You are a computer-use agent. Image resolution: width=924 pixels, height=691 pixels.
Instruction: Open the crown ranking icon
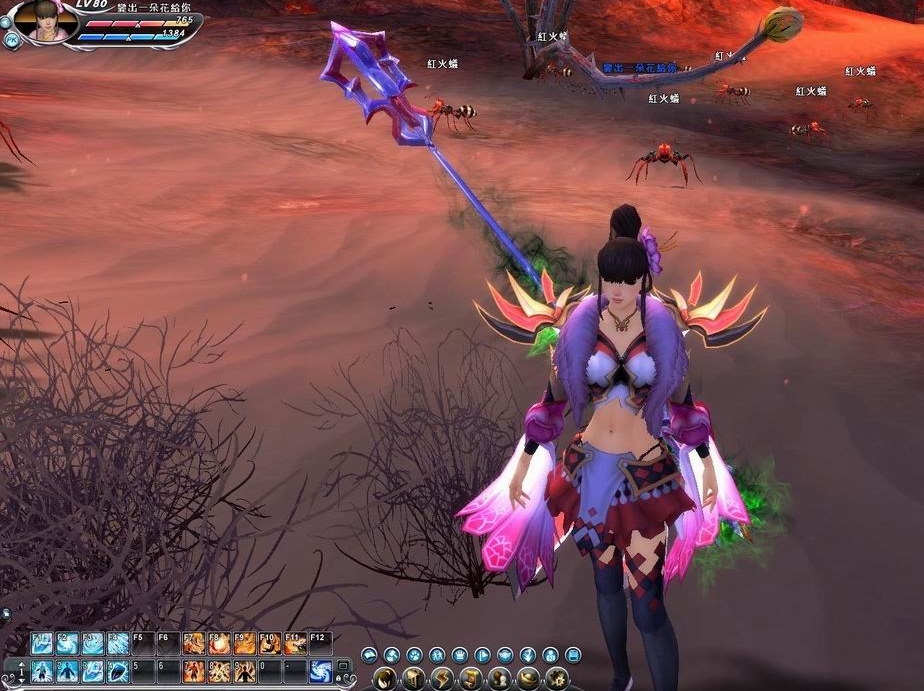point(461,656)
